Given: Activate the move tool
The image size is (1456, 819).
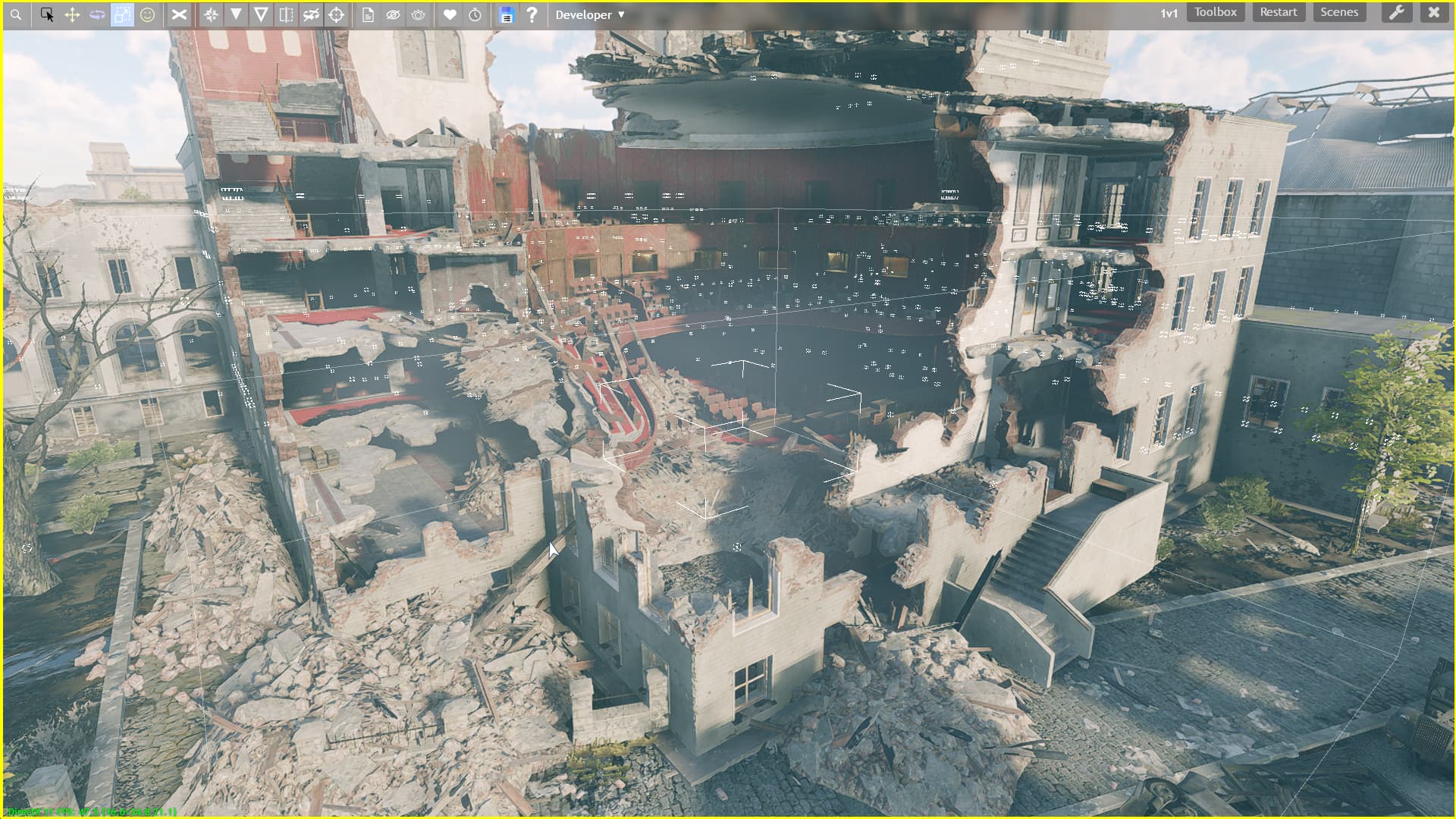Looking at the screenshot, I should pyautogui.click(x=71, y=14).
